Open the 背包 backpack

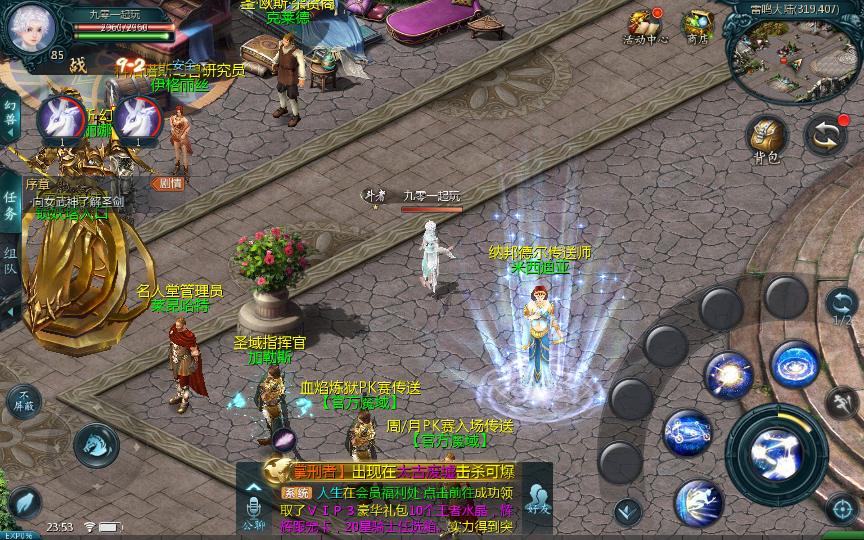coord(767,137)
